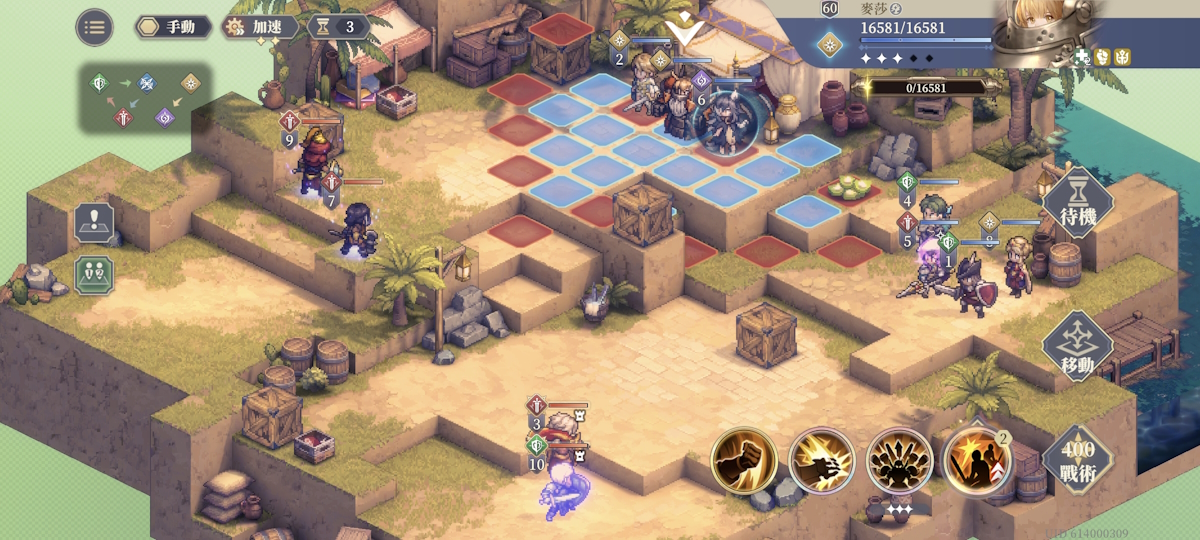Open the hourglass turn counter
Viewport: 1200px width, 540px height.
(338, 27)
